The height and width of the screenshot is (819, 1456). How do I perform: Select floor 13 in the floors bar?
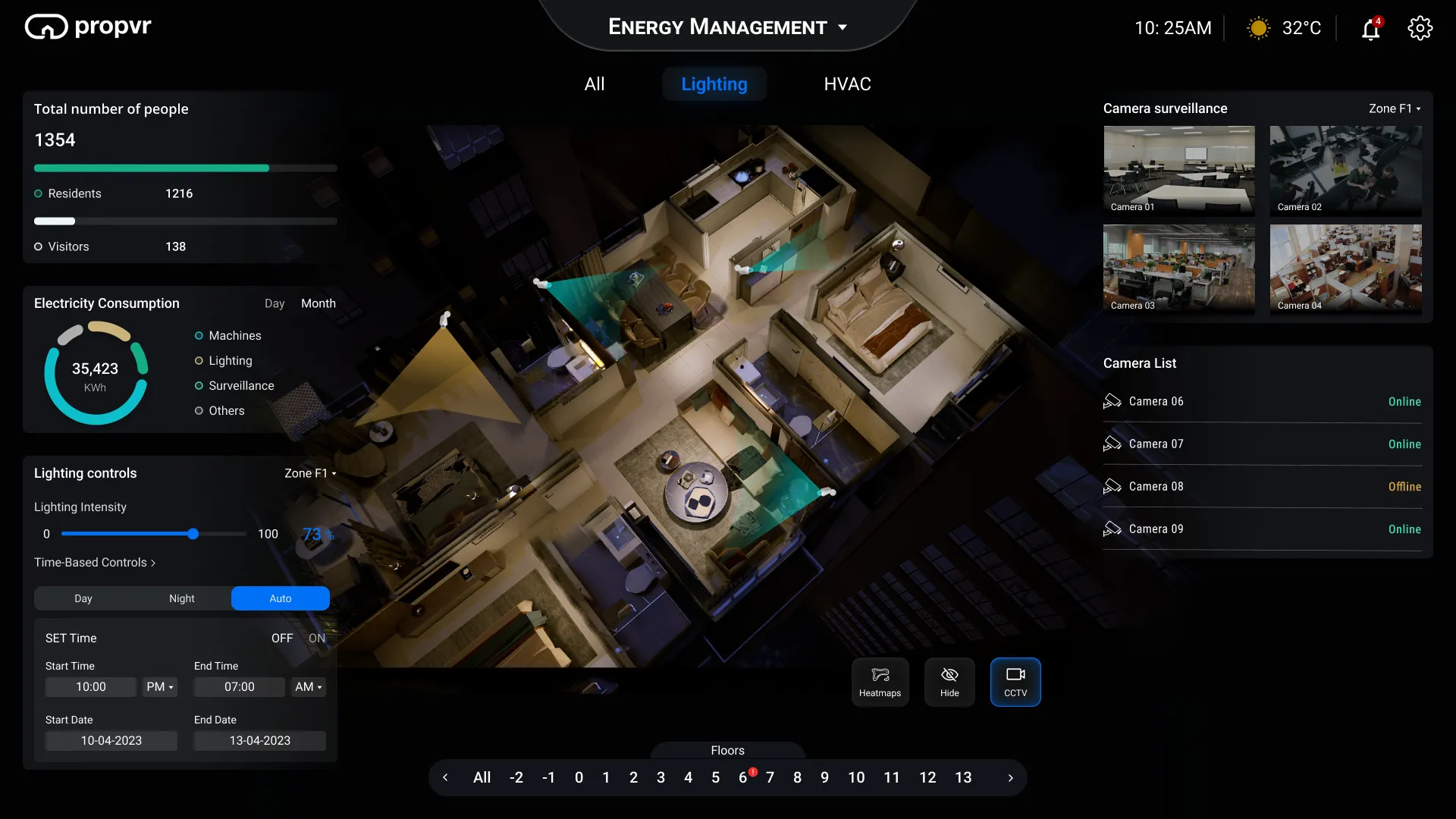(x=963, y=777)
